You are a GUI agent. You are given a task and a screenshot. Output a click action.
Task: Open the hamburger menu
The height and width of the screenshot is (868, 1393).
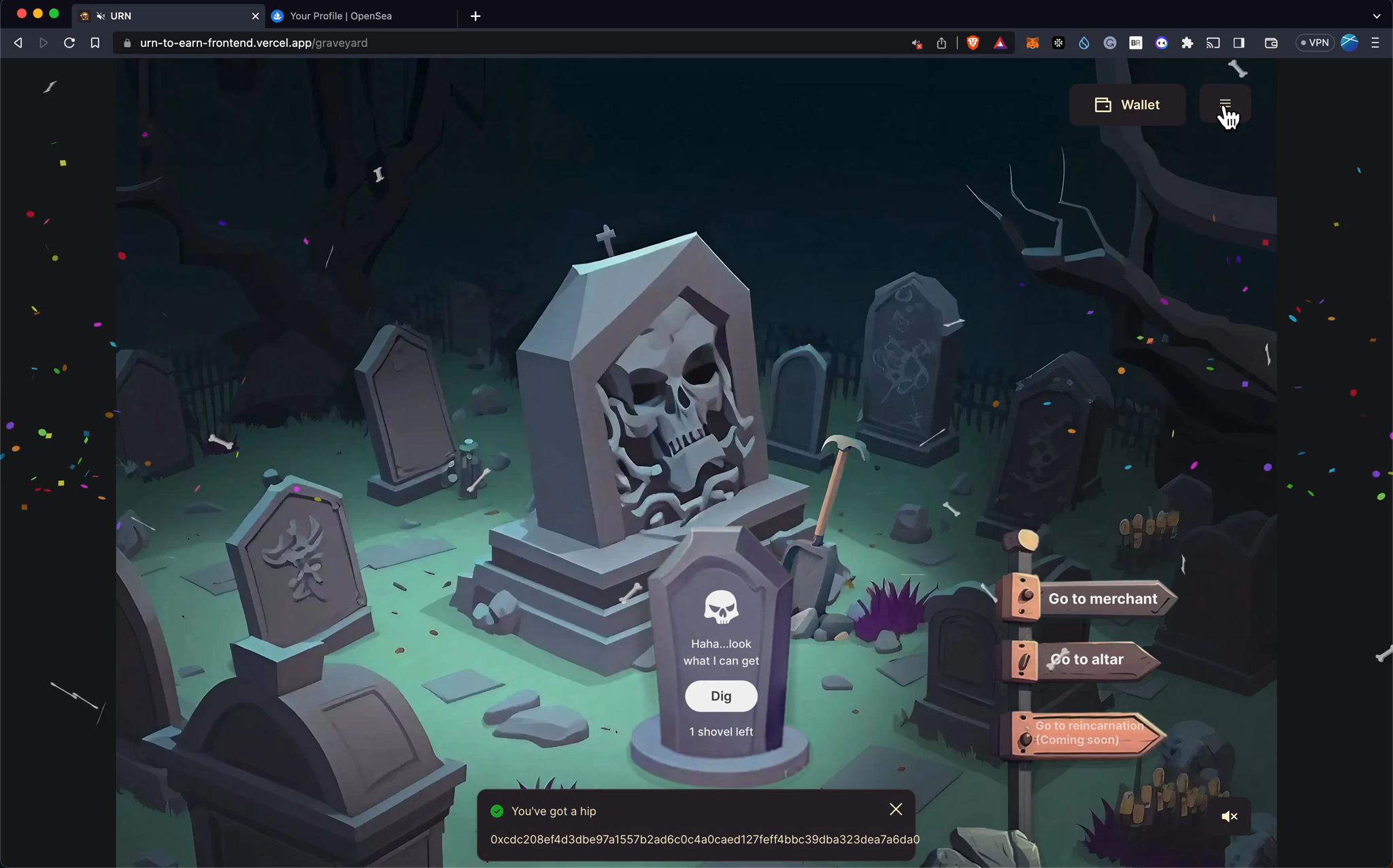(x=1224, y=104)
